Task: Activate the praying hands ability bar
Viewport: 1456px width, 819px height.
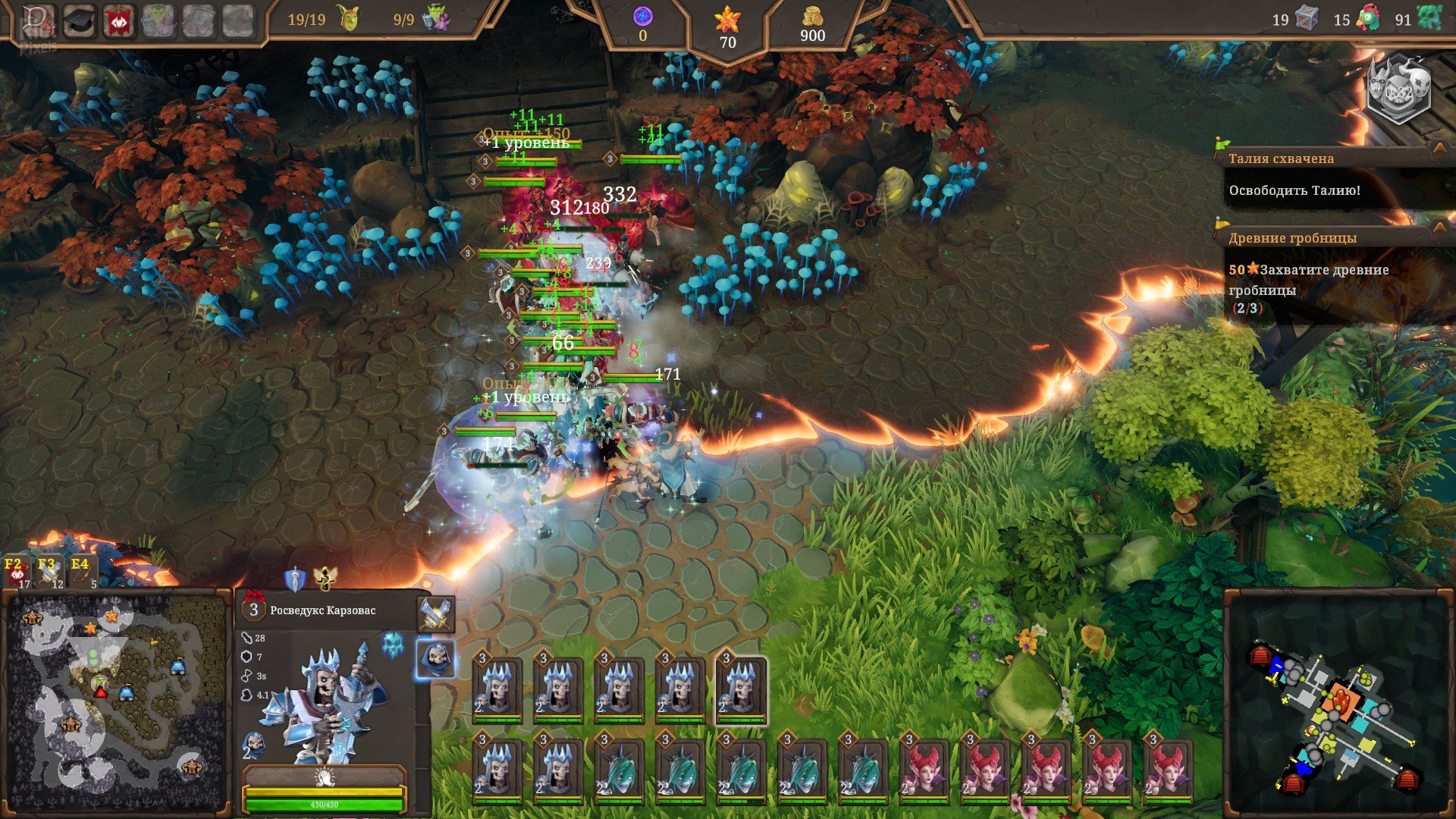Action: [x=325, y=777]
